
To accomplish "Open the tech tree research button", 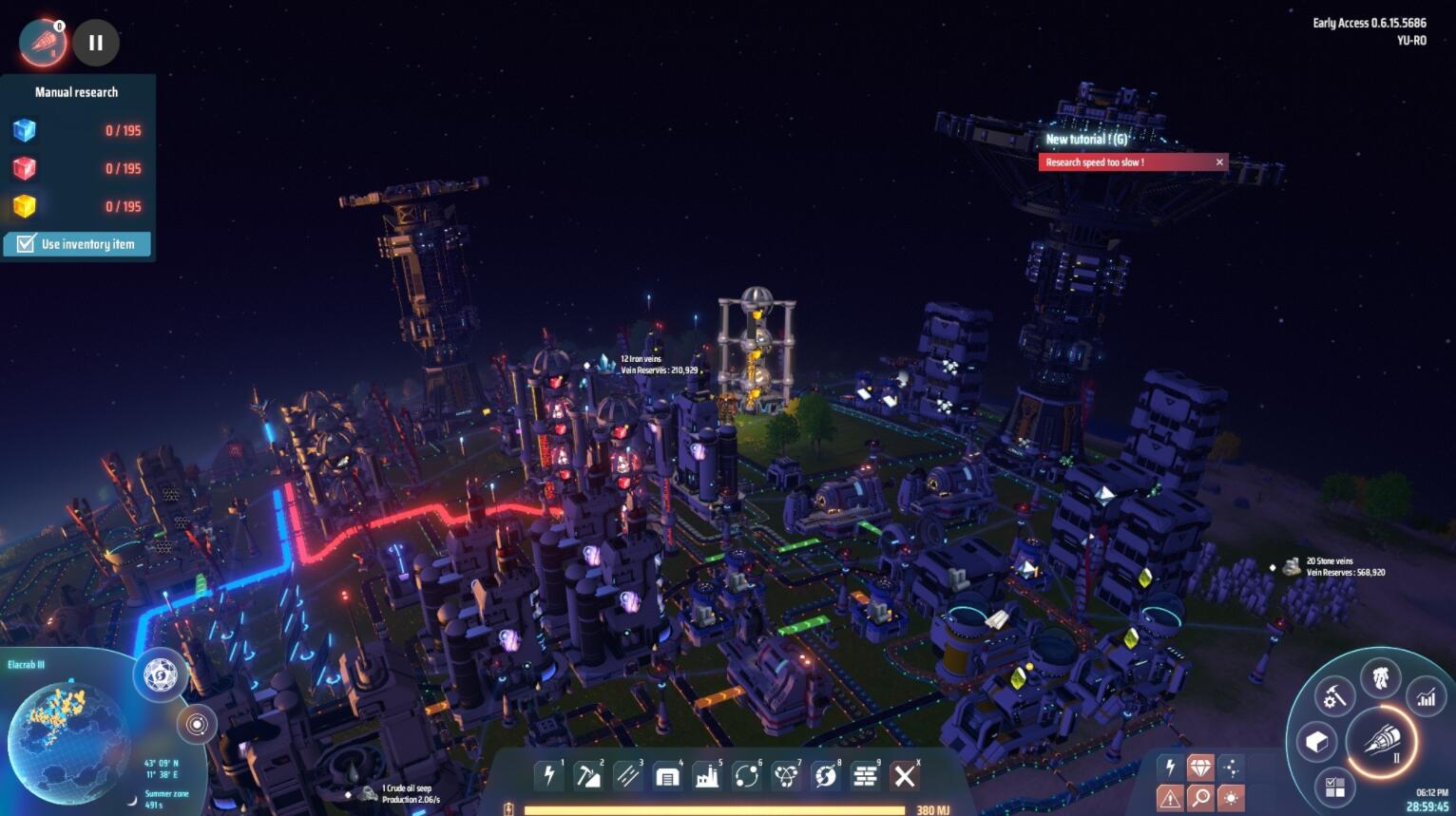I will pyautogui.click(x=1382, y=739).
